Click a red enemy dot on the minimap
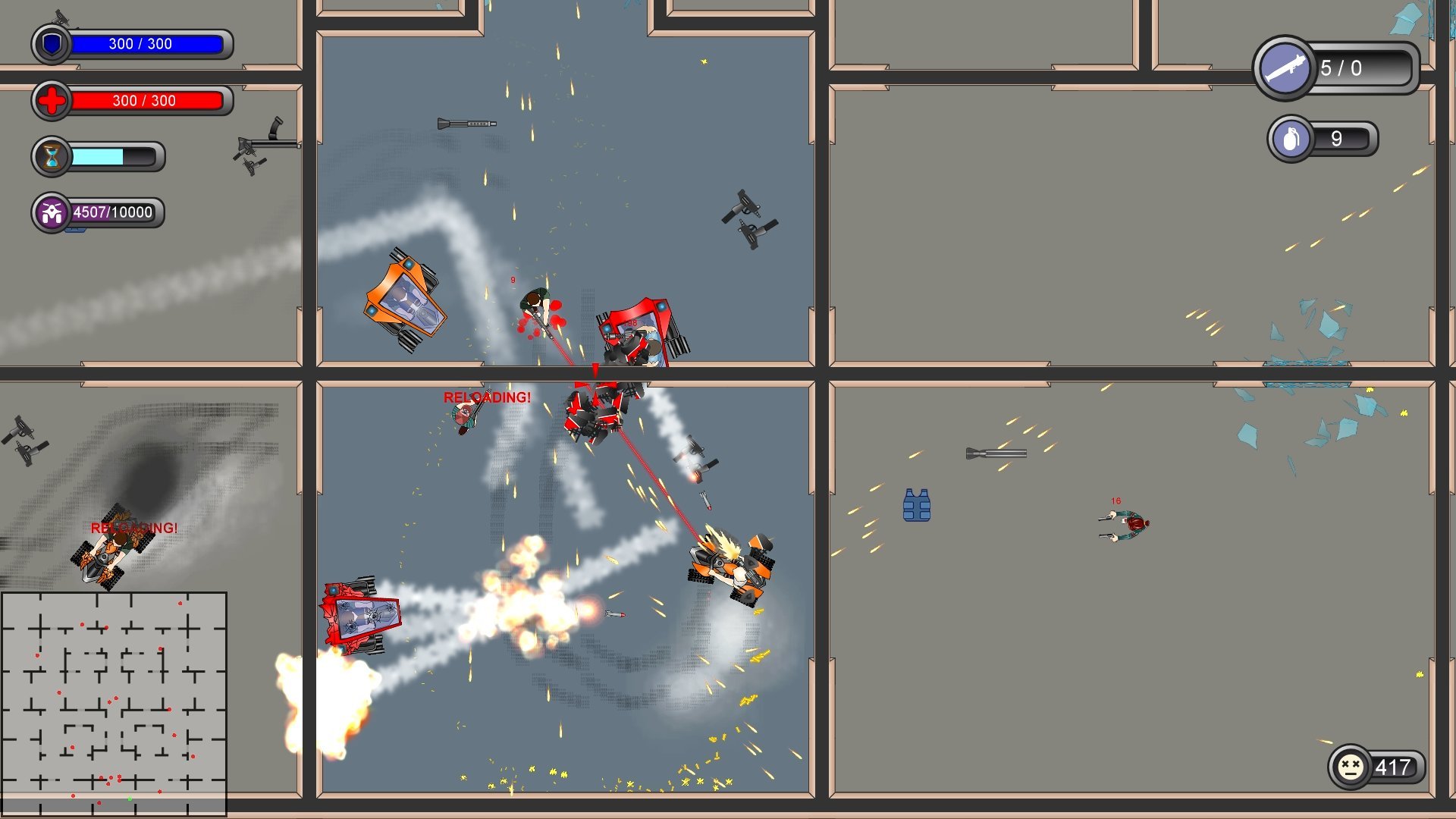 click(82, 624)
